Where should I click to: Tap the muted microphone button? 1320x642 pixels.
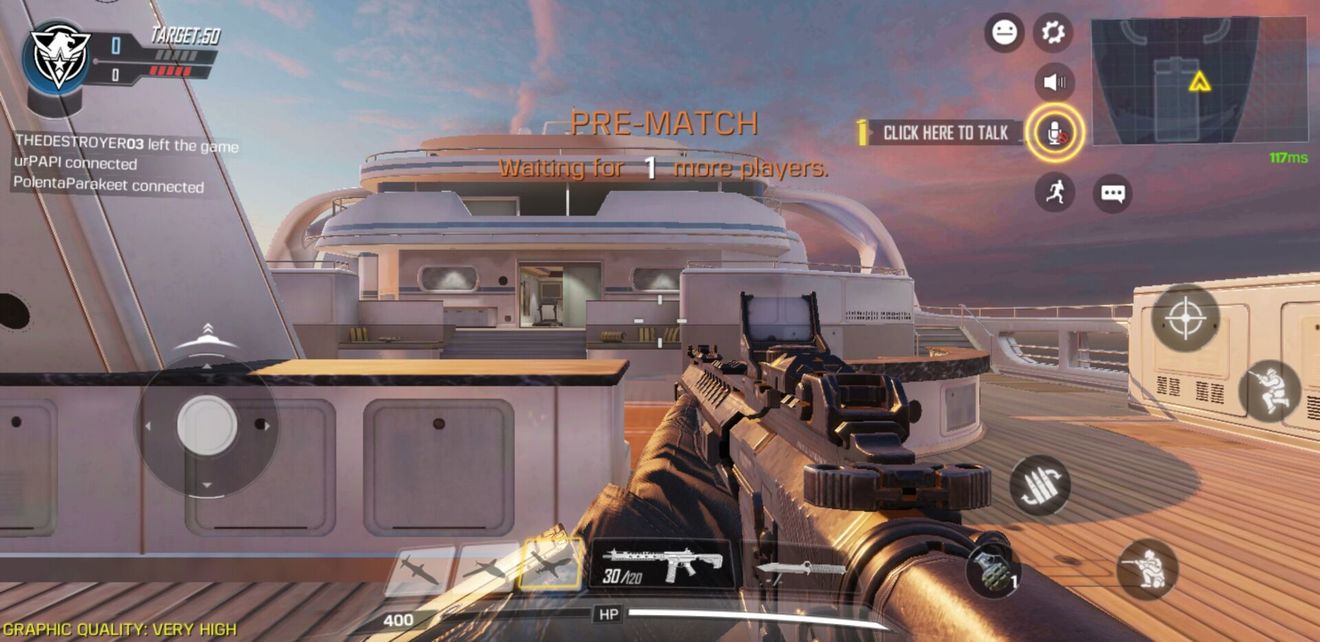1054,132
